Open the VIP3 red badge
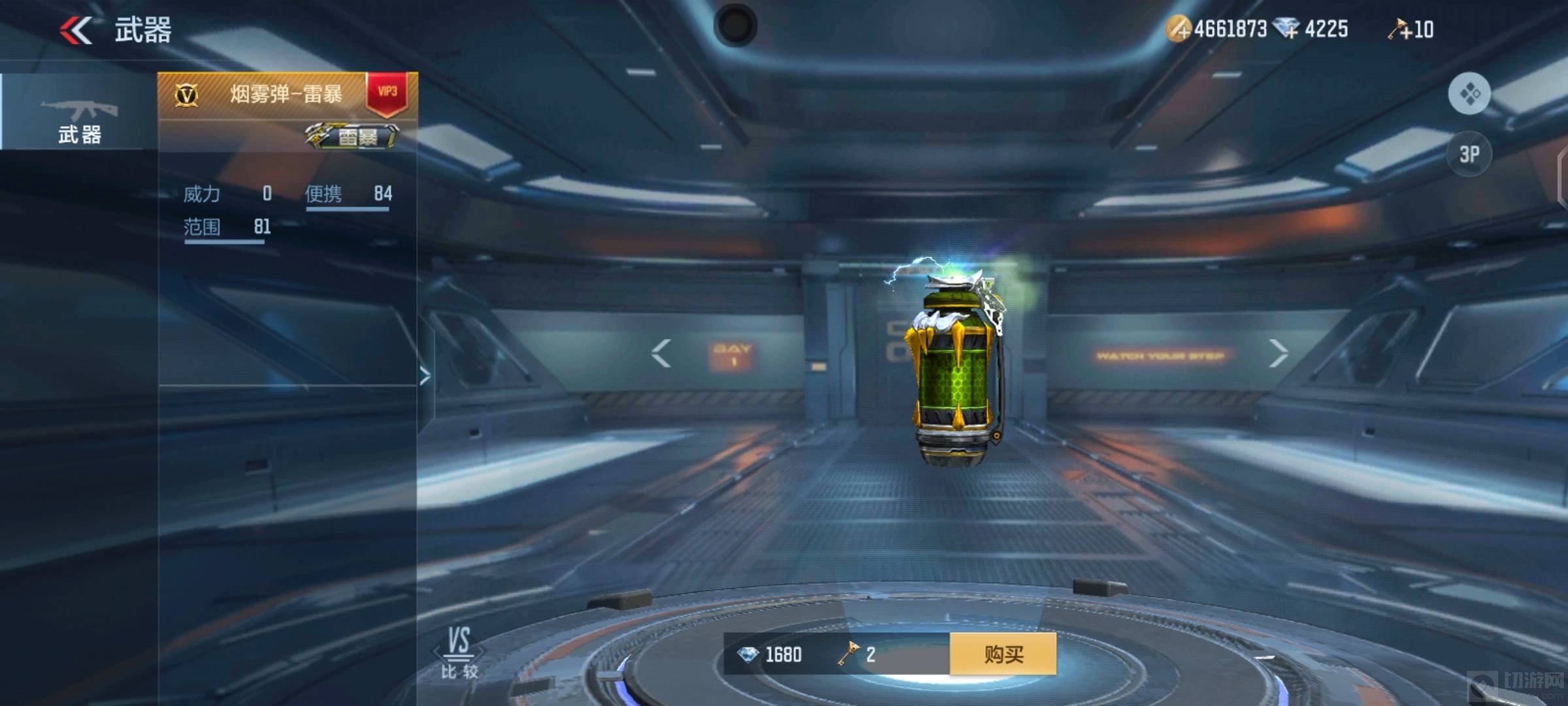This screenshot has width=1568, height=706. click(387, 93)
